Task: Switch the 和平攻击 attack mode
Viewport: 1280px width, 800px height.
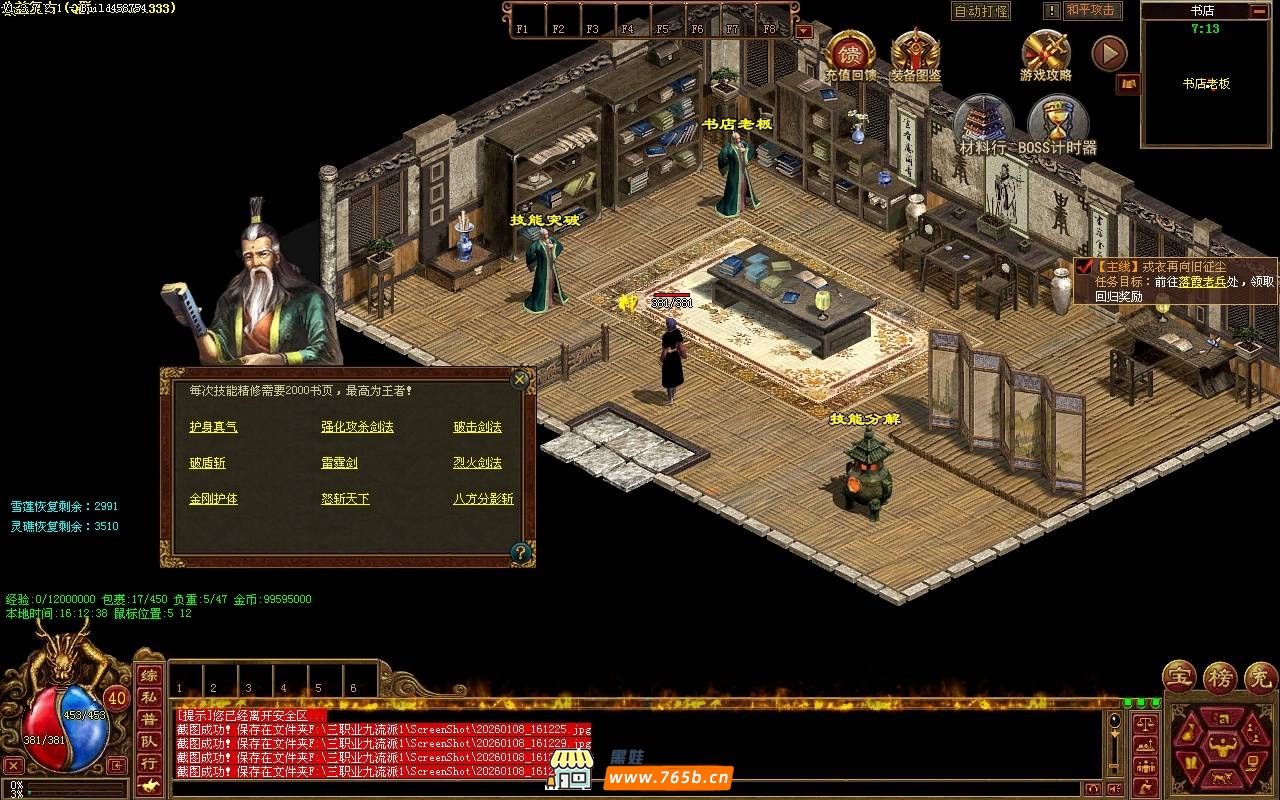Action: (x=1092, y=11)
